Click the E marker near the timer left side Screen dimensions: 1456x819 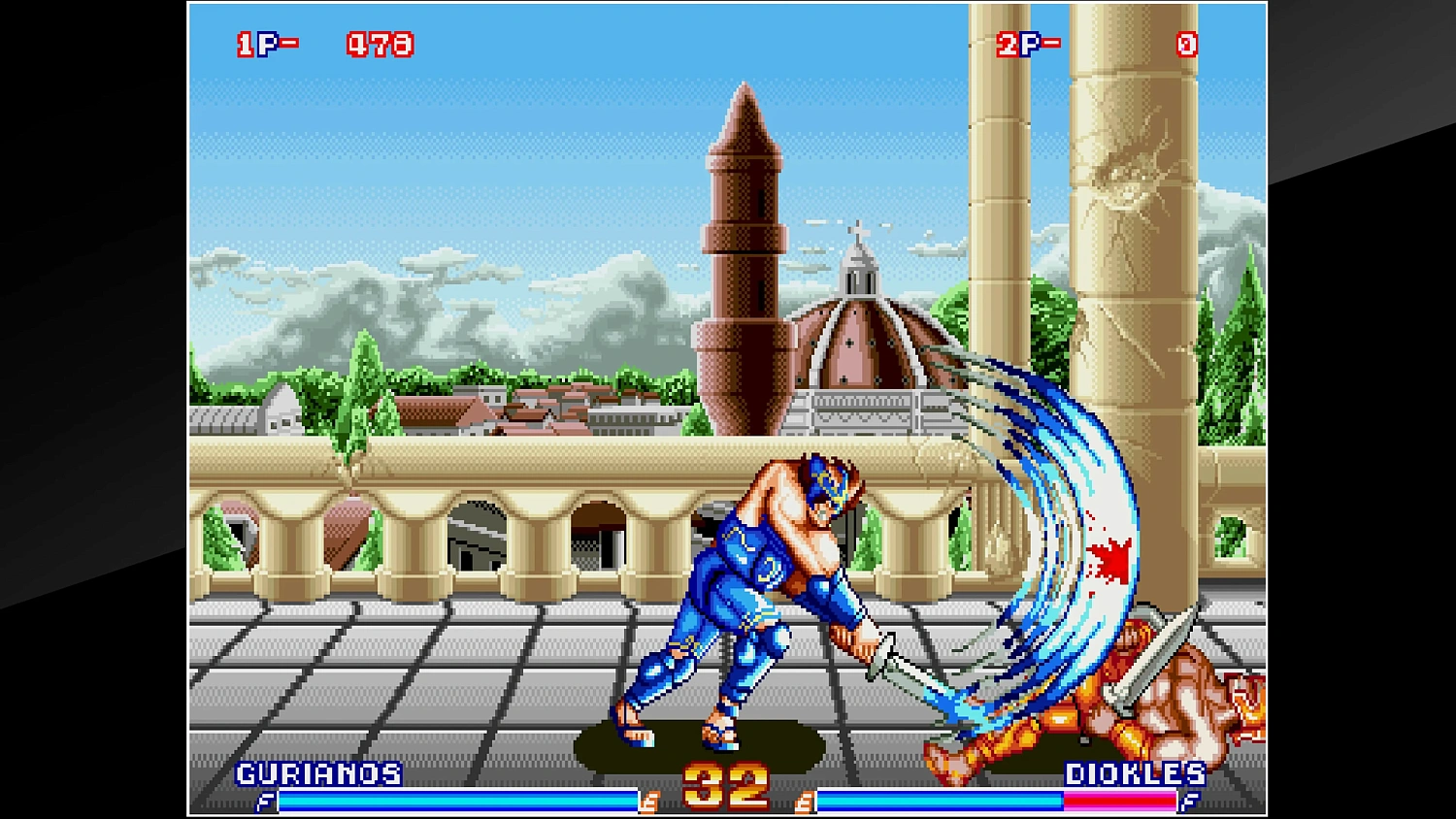(651, 803)
